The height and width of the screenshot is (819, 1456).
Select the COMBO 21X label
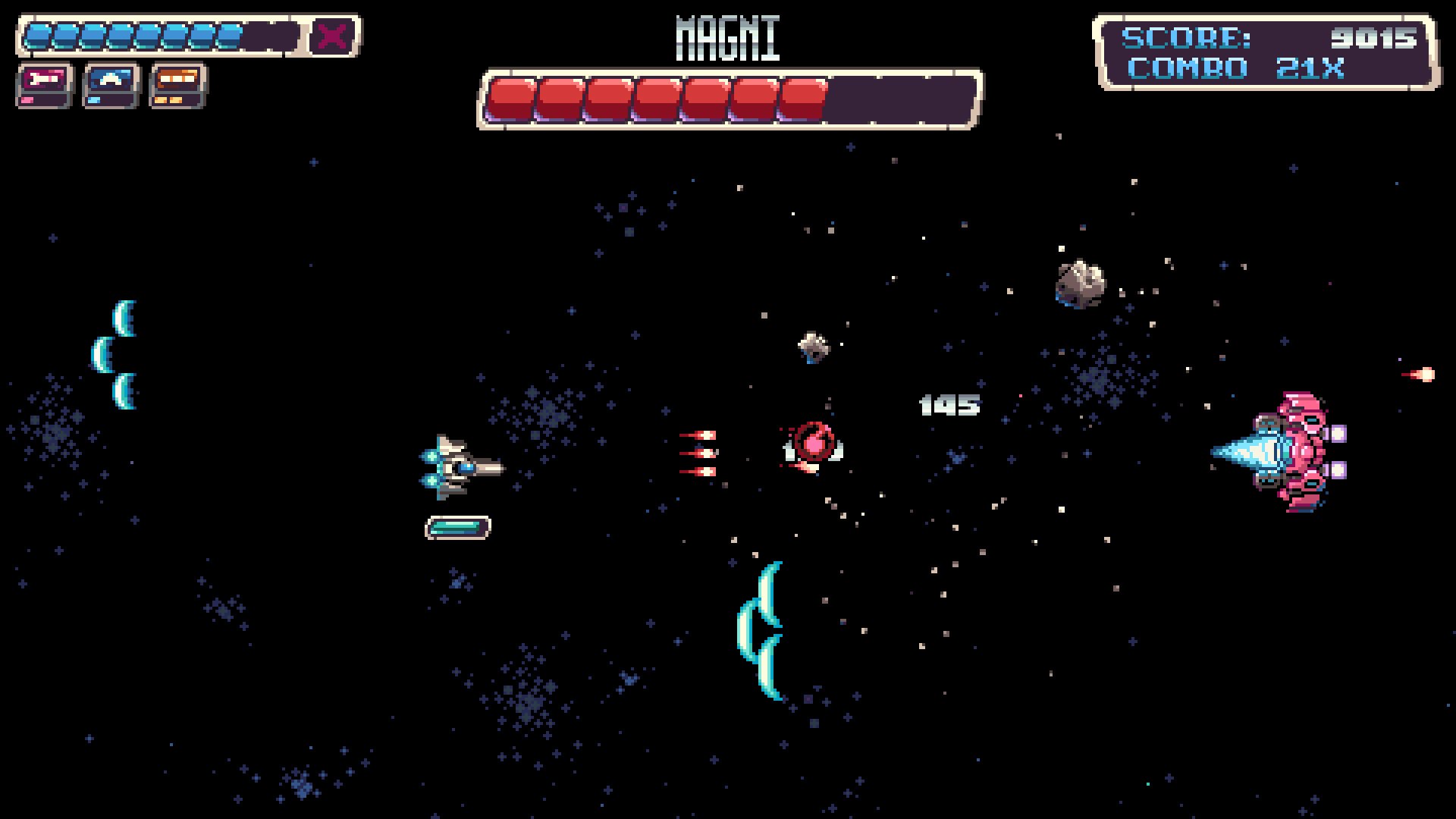coord(1236,69)
